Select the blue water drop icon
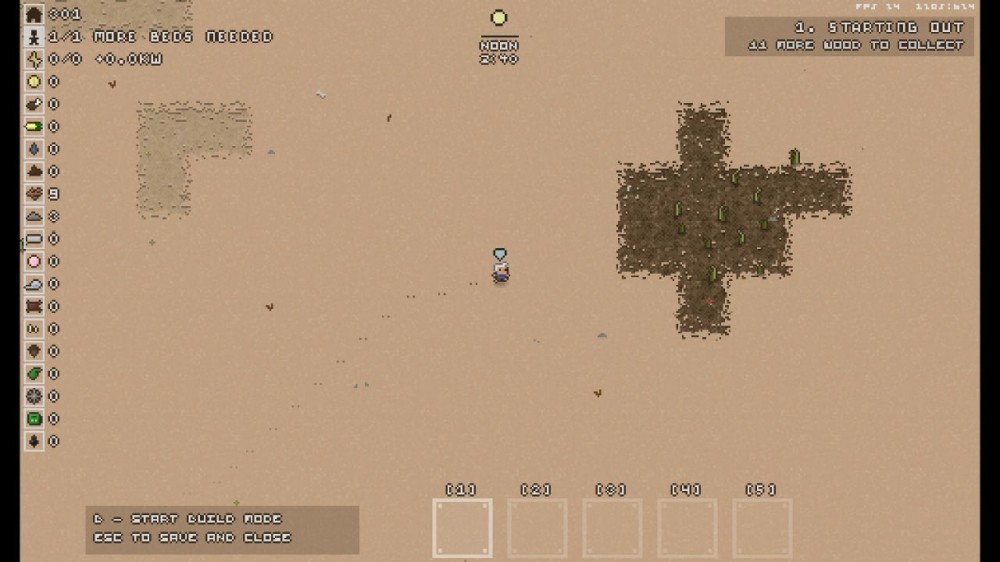 pyautogui.click(x=34, y=149)
